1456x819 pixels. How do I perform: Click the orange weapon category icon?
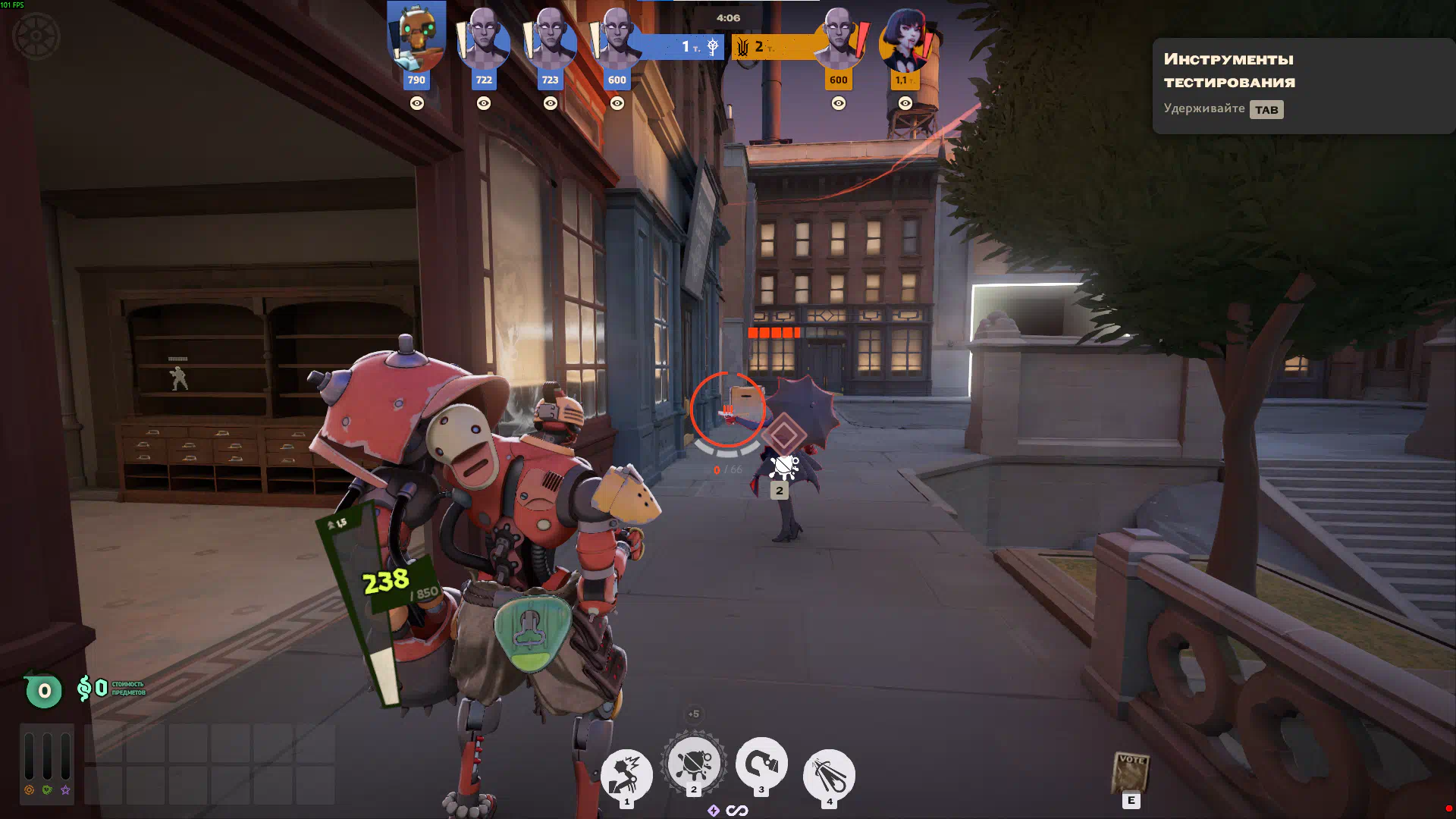pyautogui.click(x=30, y=790)
